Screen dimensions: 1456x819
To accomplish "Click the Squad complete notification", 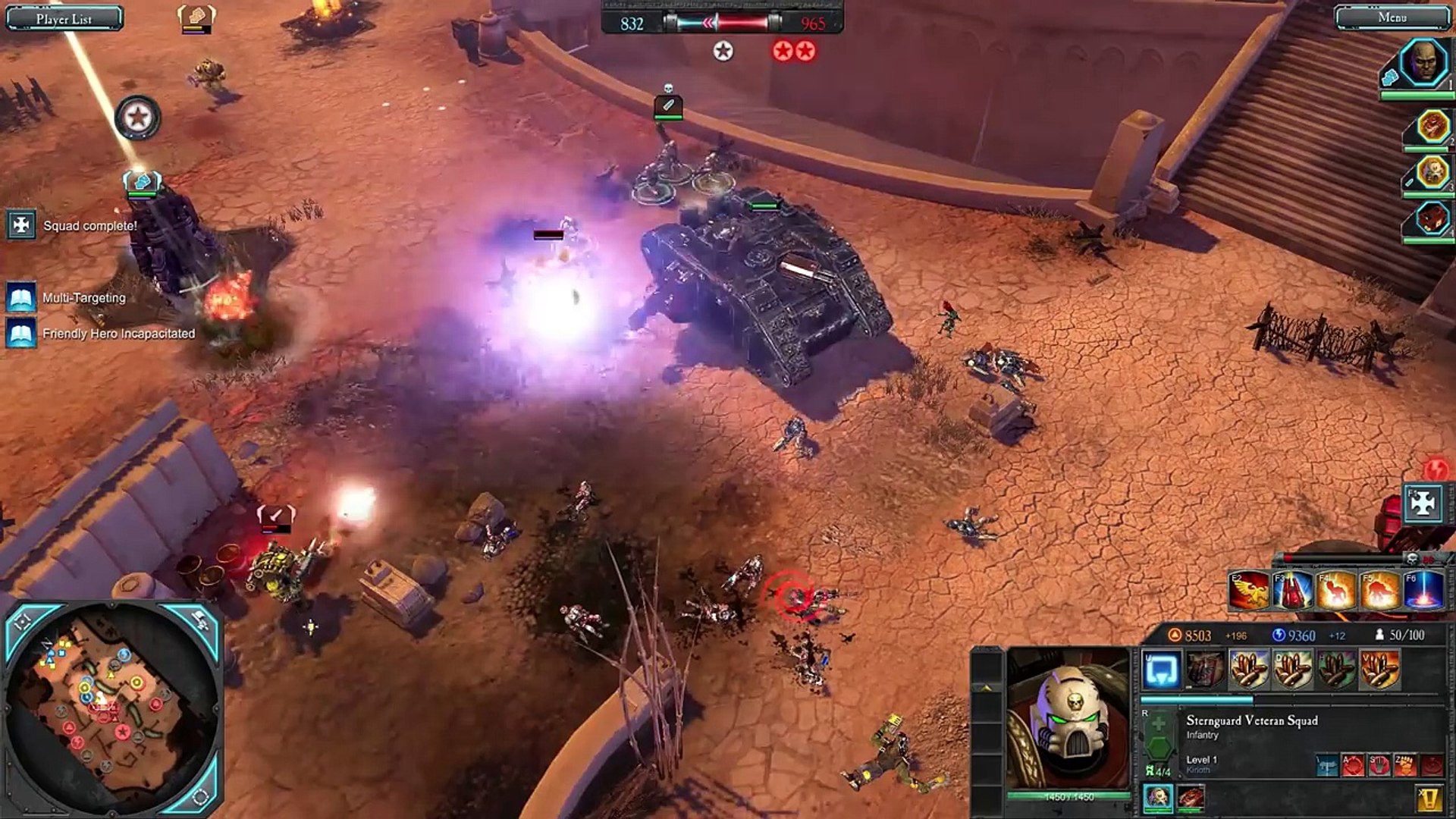I will point(21,225).
